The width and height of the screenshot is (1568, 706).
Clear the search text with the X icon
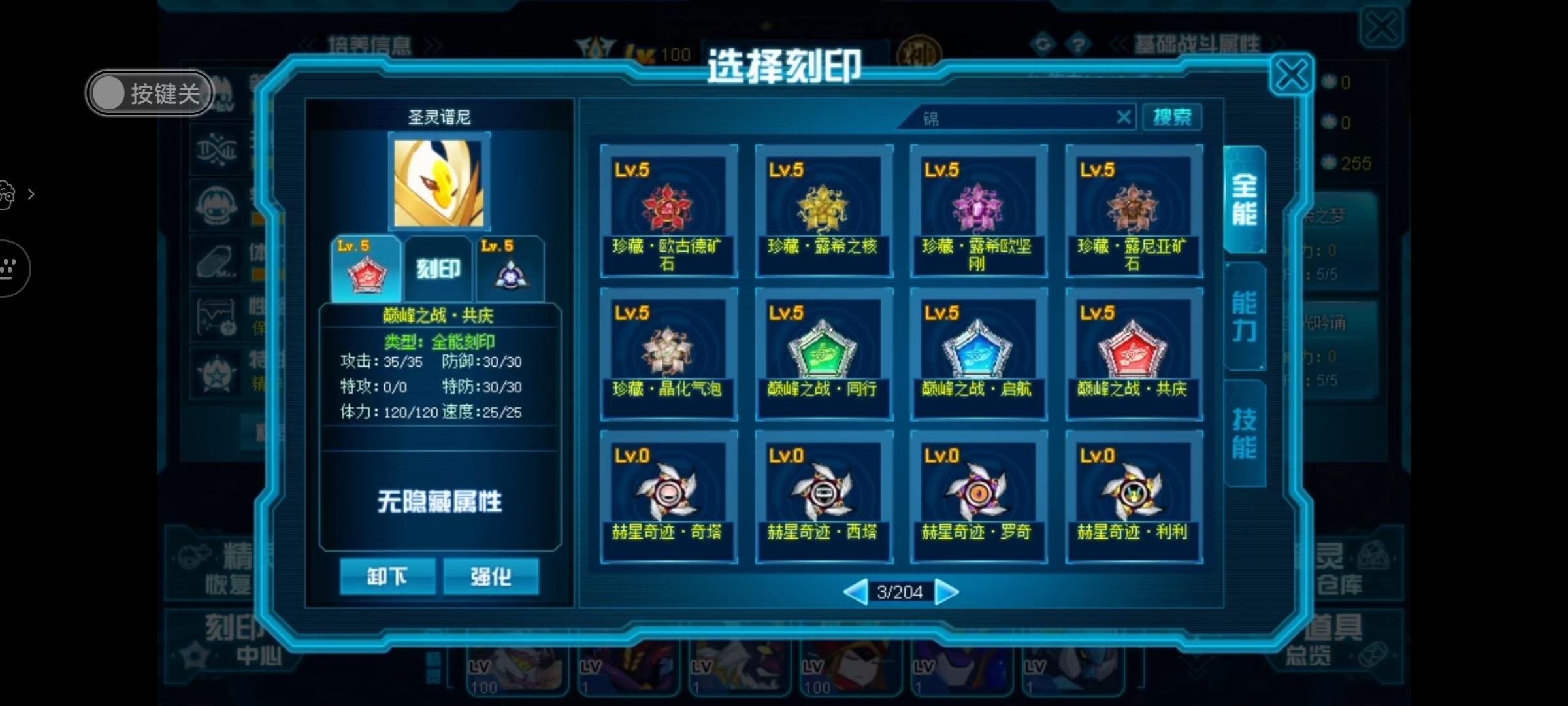pos(1123,118)
